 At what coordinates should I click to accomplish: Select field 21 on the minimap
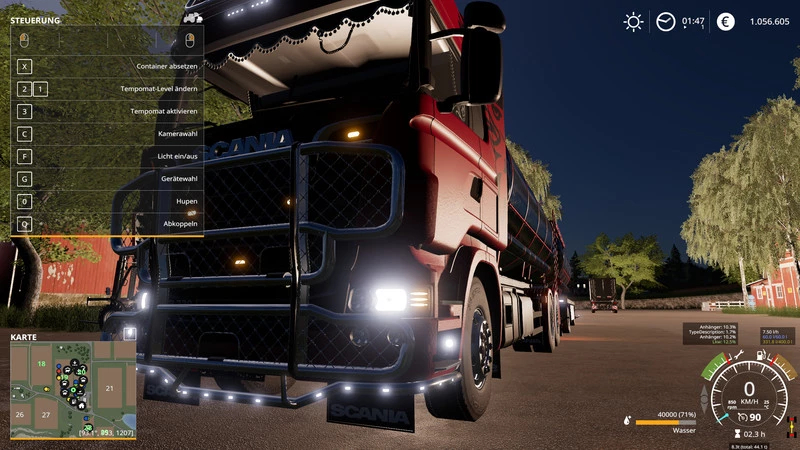pos(111,387)
